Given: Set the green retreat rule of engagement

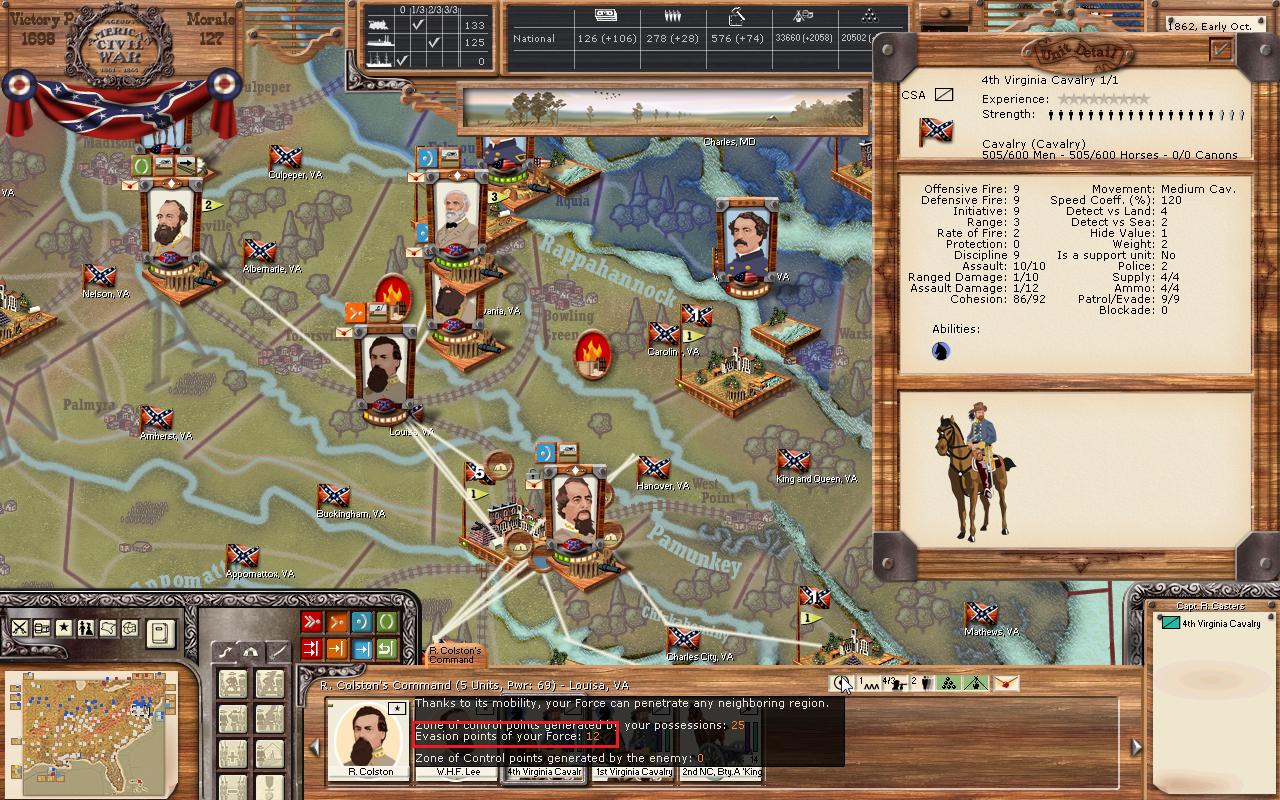Looking at the screenshot, I should click(386, 648).
